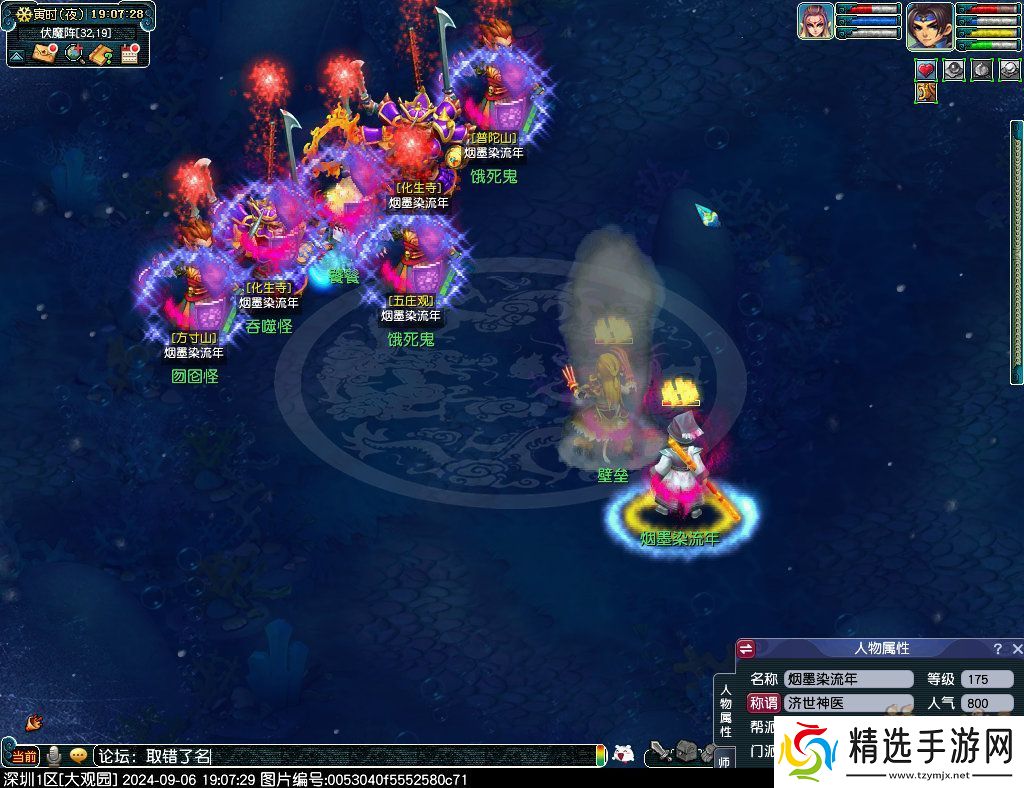Click the white bear icon beside chat
Screen dimensions: 1024x788
(623, 754)
